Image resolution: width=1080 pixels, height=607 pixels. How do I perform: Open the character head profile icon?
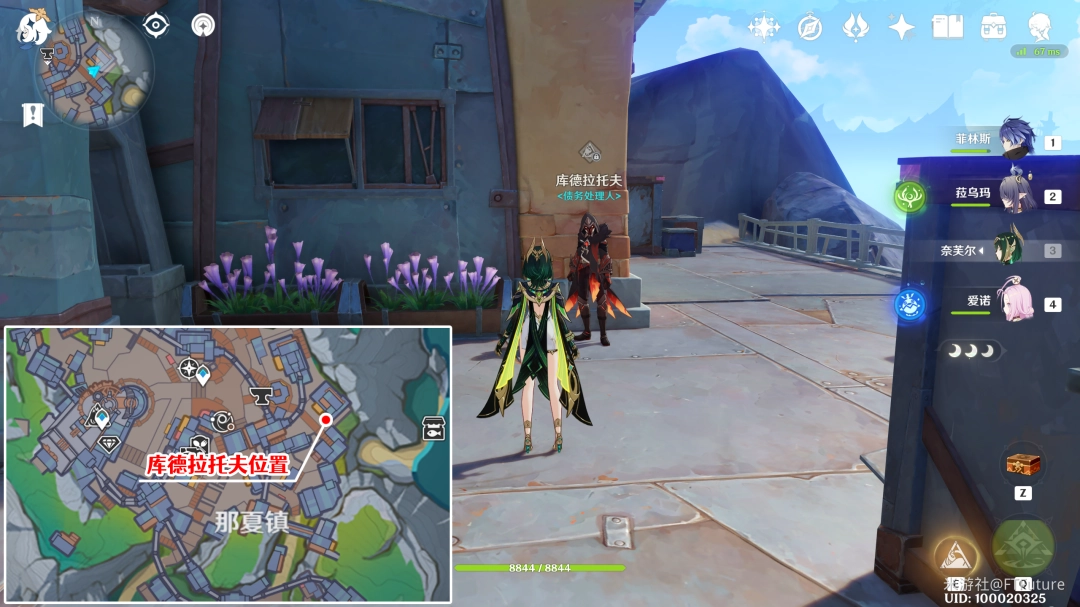(1041, 25)
